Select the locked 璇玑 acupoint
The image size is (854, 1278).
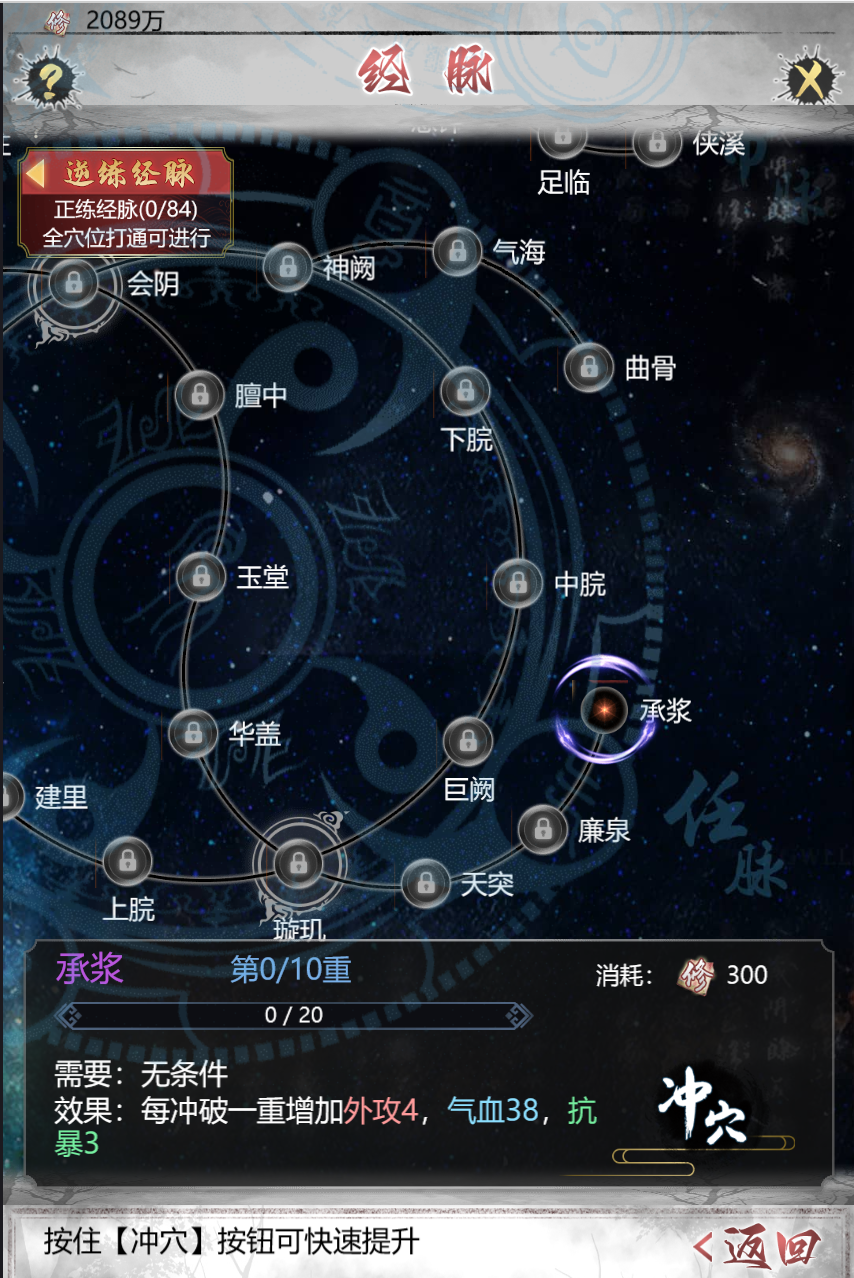(298, 861)
